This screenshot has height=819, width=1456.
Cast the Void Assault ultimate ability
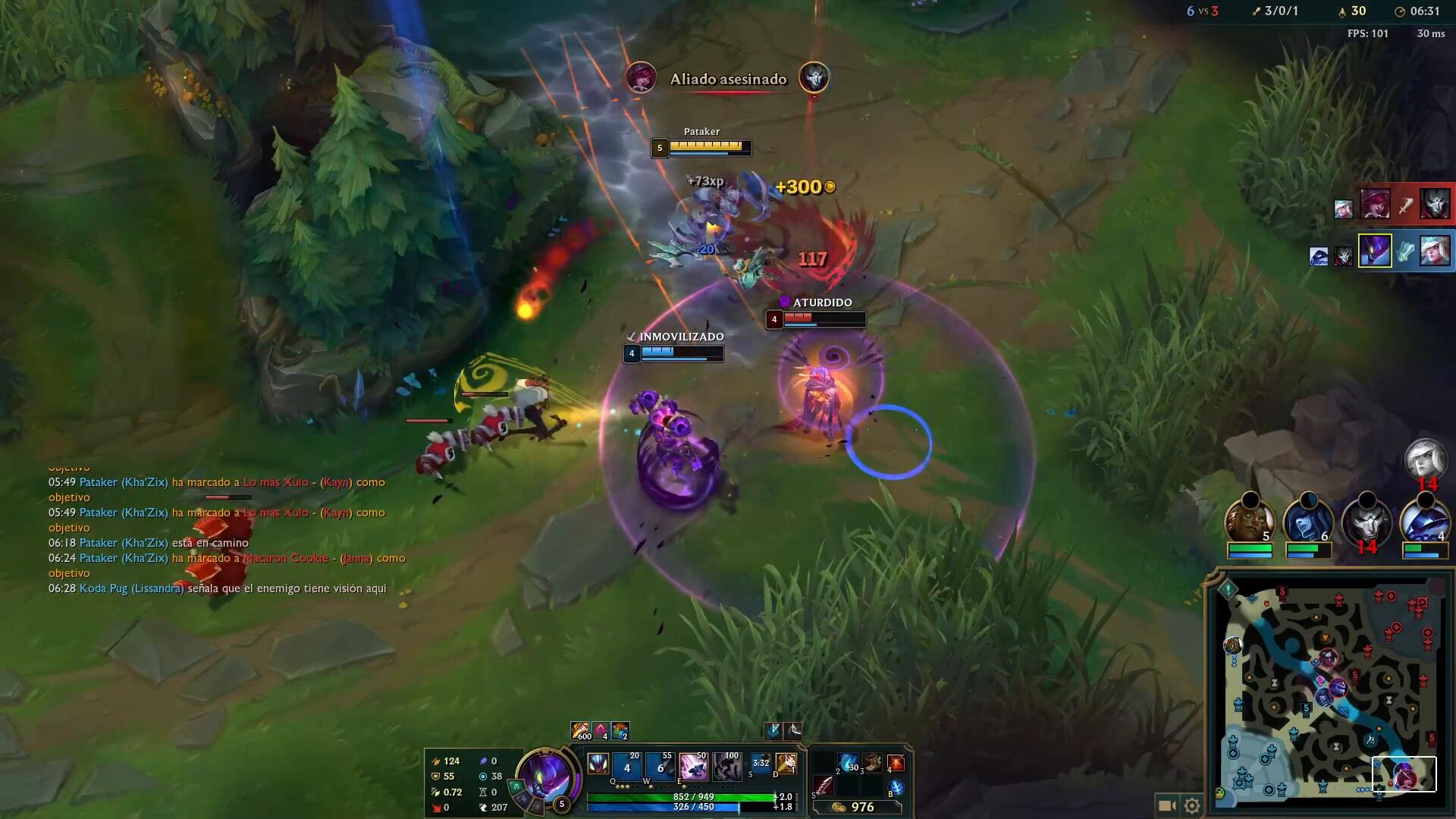point(726,767)
